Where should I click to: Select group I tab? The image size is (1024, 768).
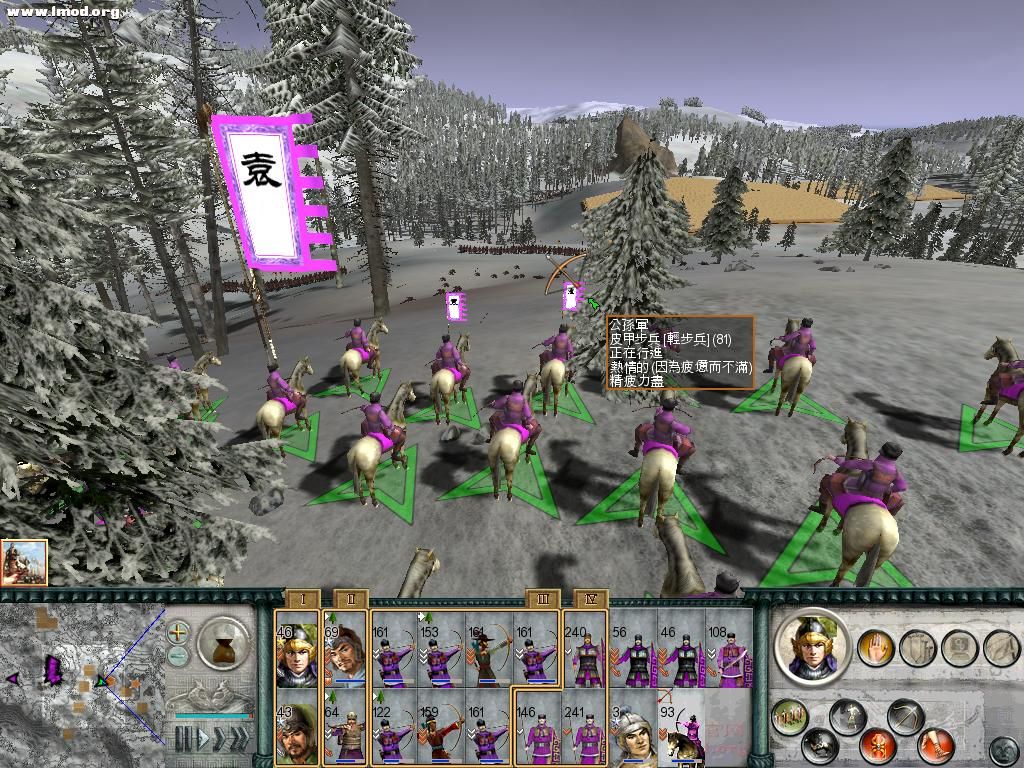(x=302, y=599)
